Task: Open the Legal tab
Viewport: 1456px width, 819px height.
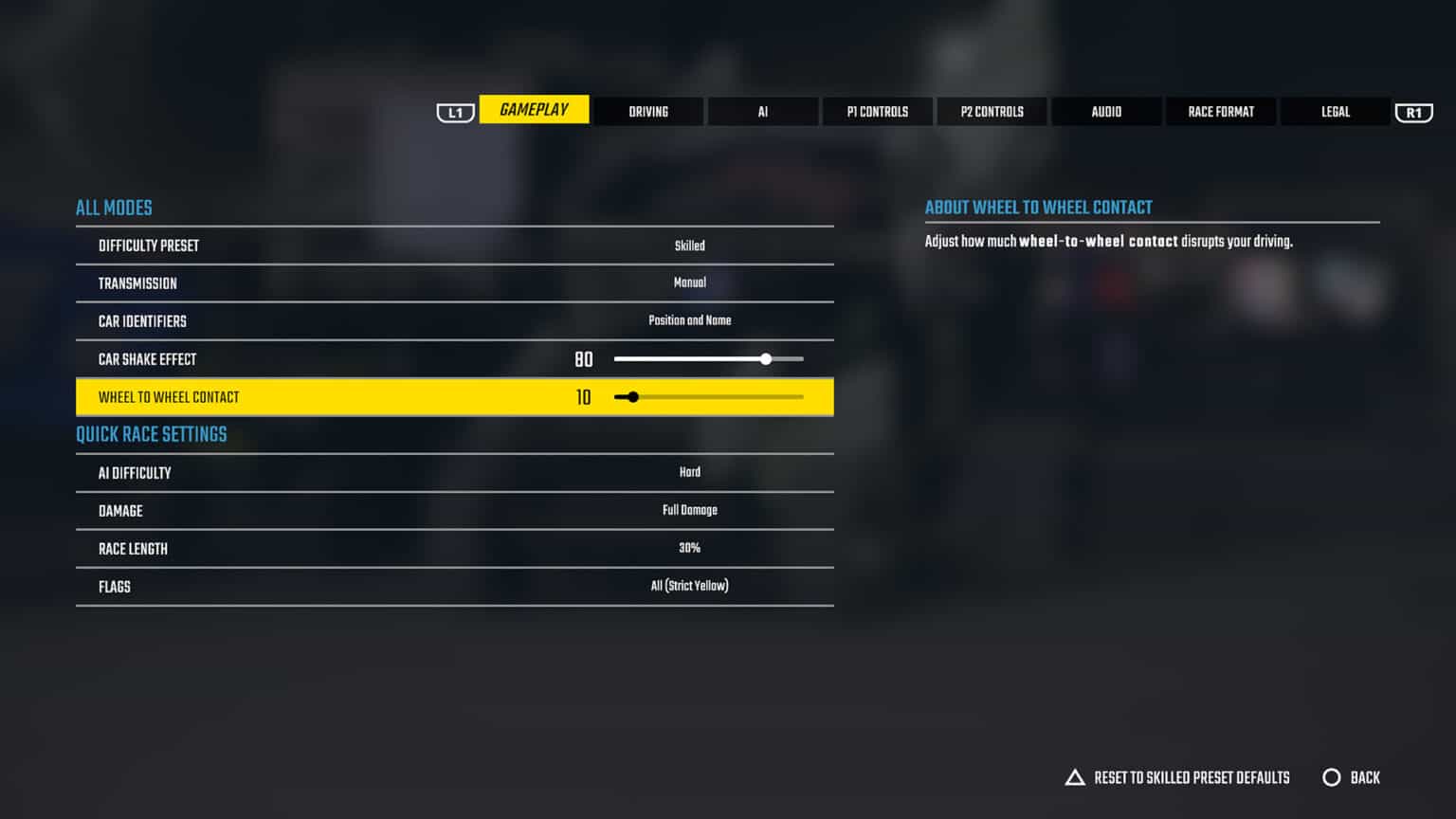Action: pyautogui.click(x=1335, y=111)
